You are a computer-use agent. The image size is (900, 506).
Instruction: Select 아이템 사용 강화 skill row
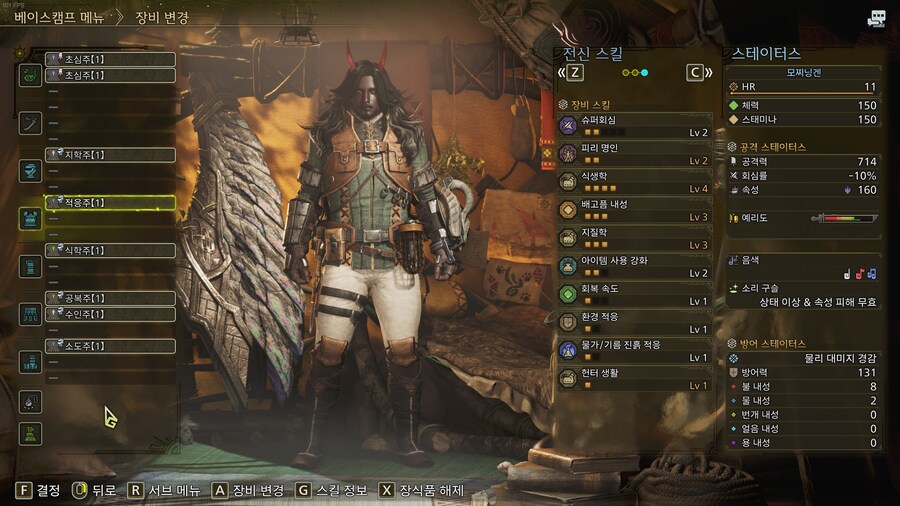pos(637,266)
